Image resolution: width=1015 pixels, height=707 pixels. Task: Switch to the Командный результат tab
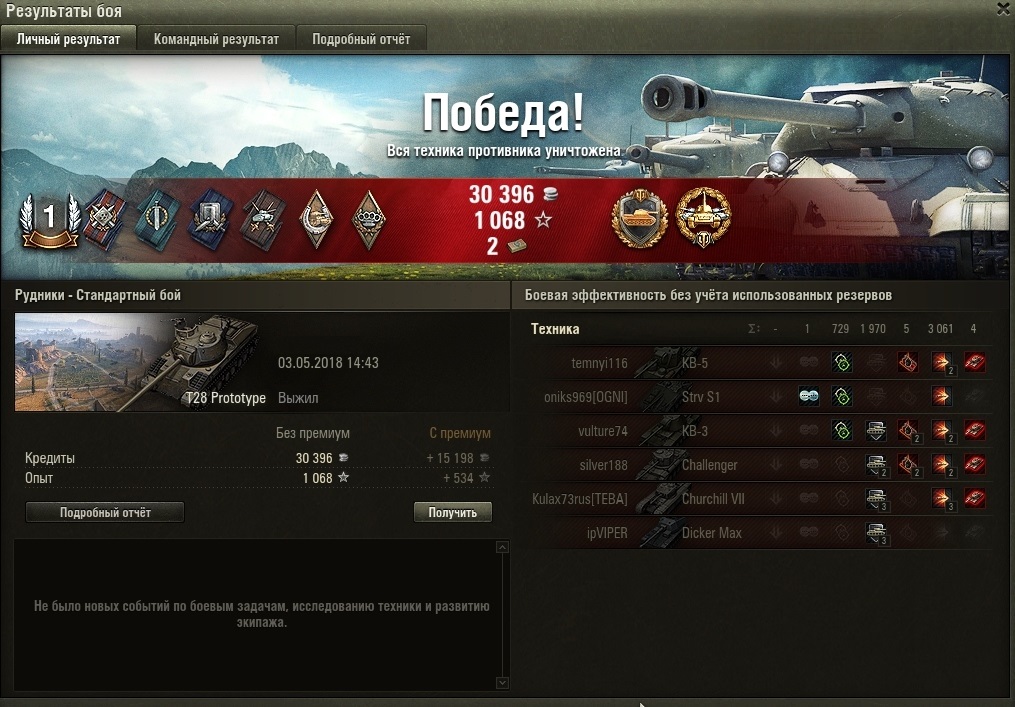point(215,39)
